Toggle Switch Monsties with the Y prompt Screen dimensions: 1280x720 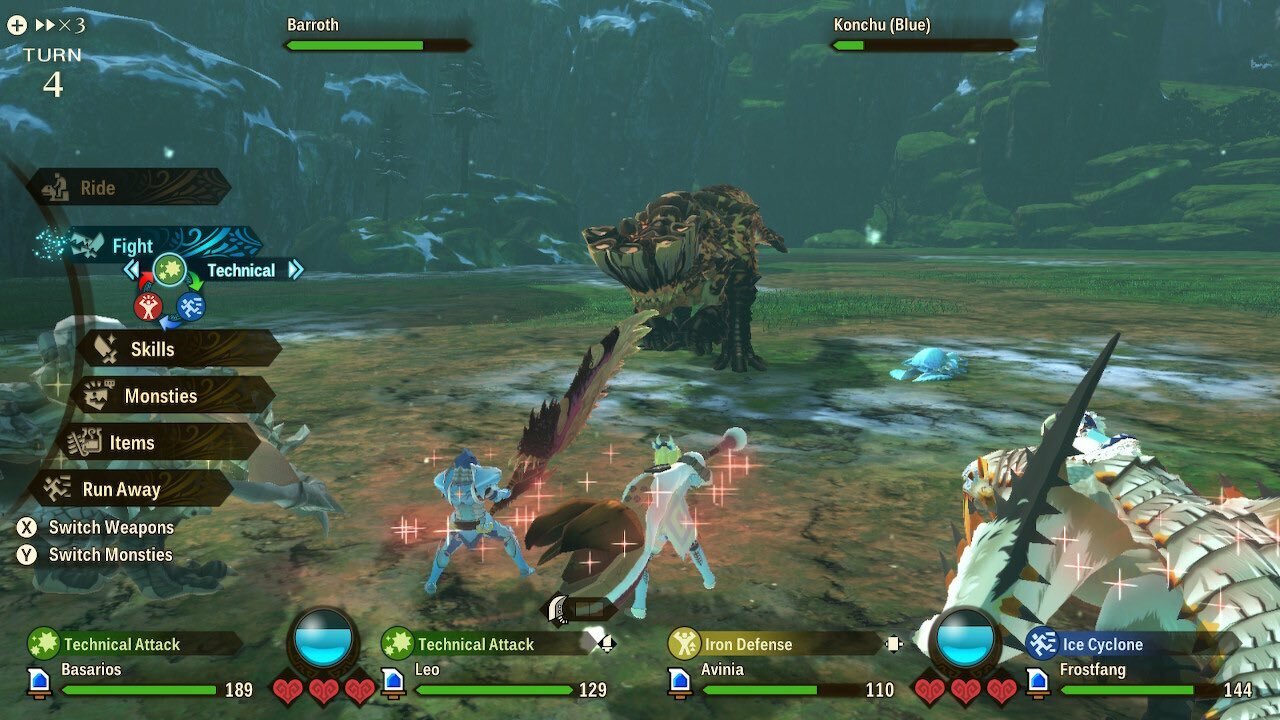coord(26,554)
